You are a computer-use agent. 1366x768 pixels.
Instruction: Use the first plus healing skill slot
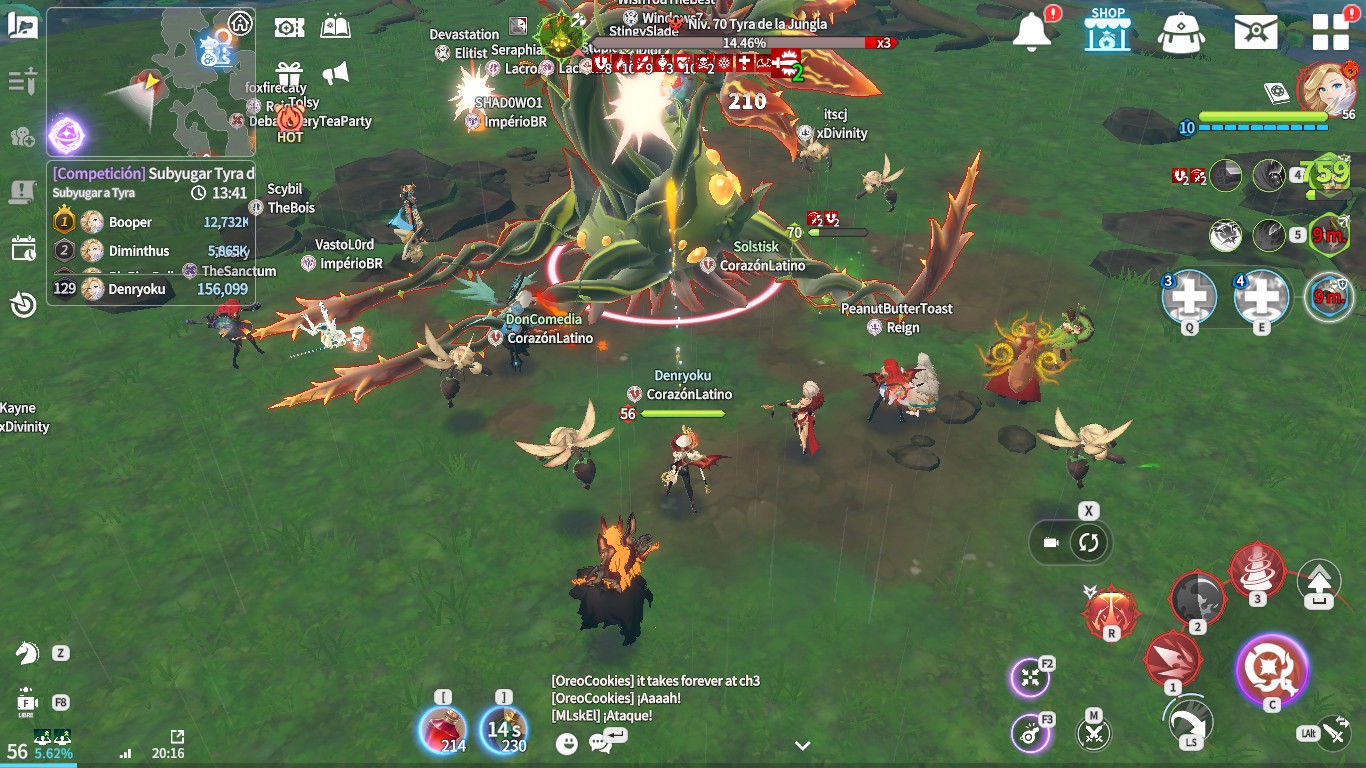[x=1189, y=297]
